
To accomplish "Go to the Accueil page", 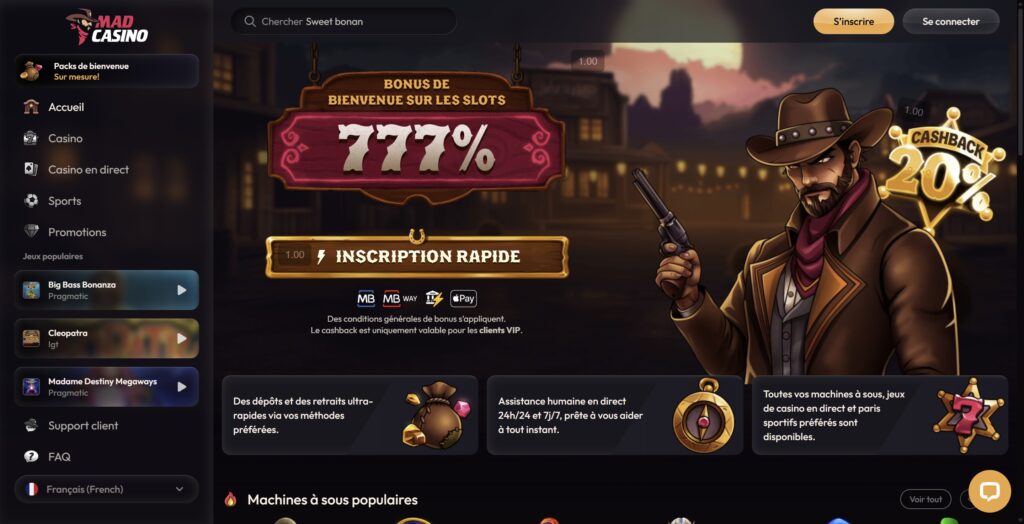I will coord(66,107).
